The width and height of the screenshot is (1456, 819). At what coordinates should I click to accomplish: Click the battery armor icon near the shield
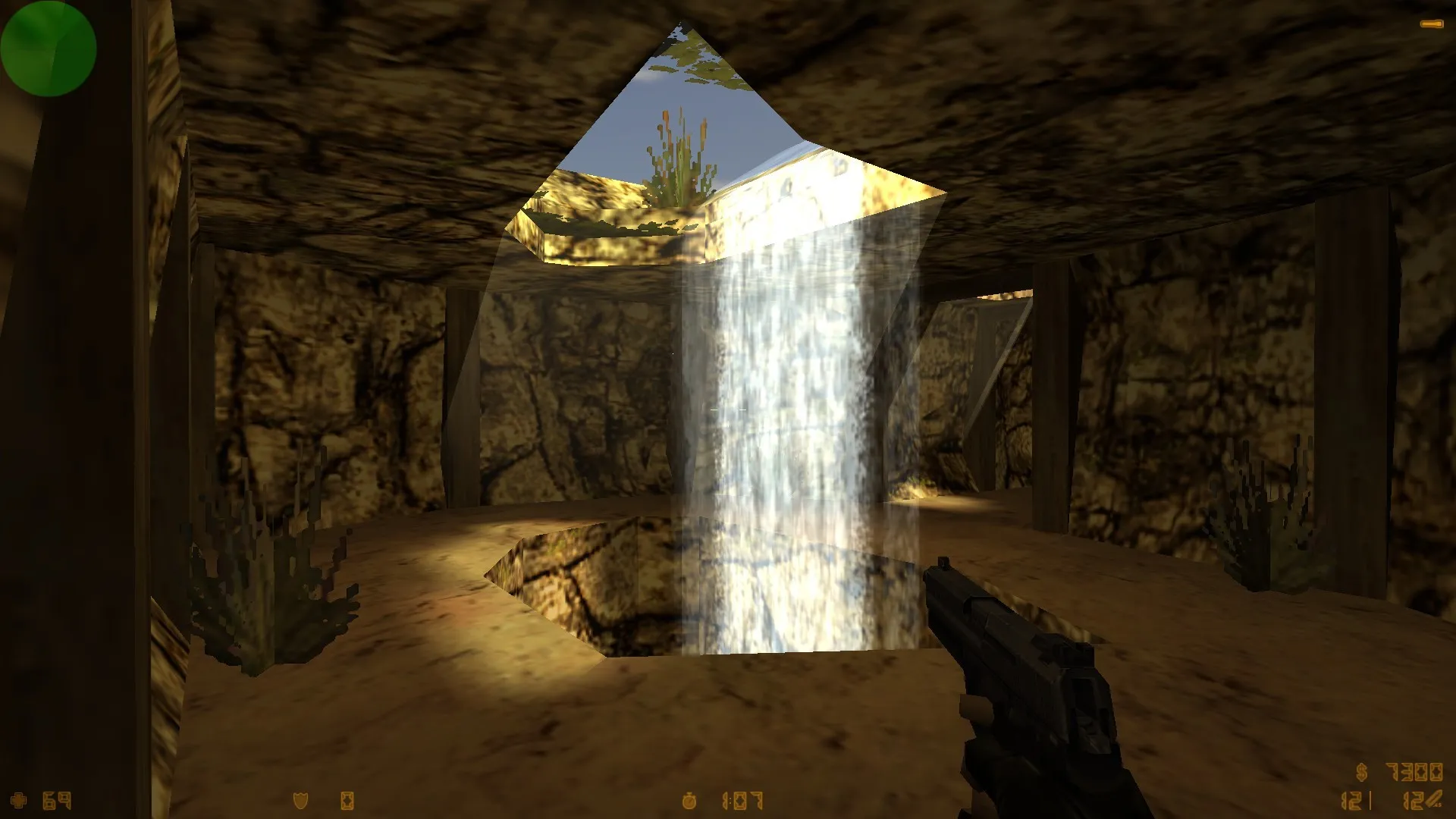point(346,799)
